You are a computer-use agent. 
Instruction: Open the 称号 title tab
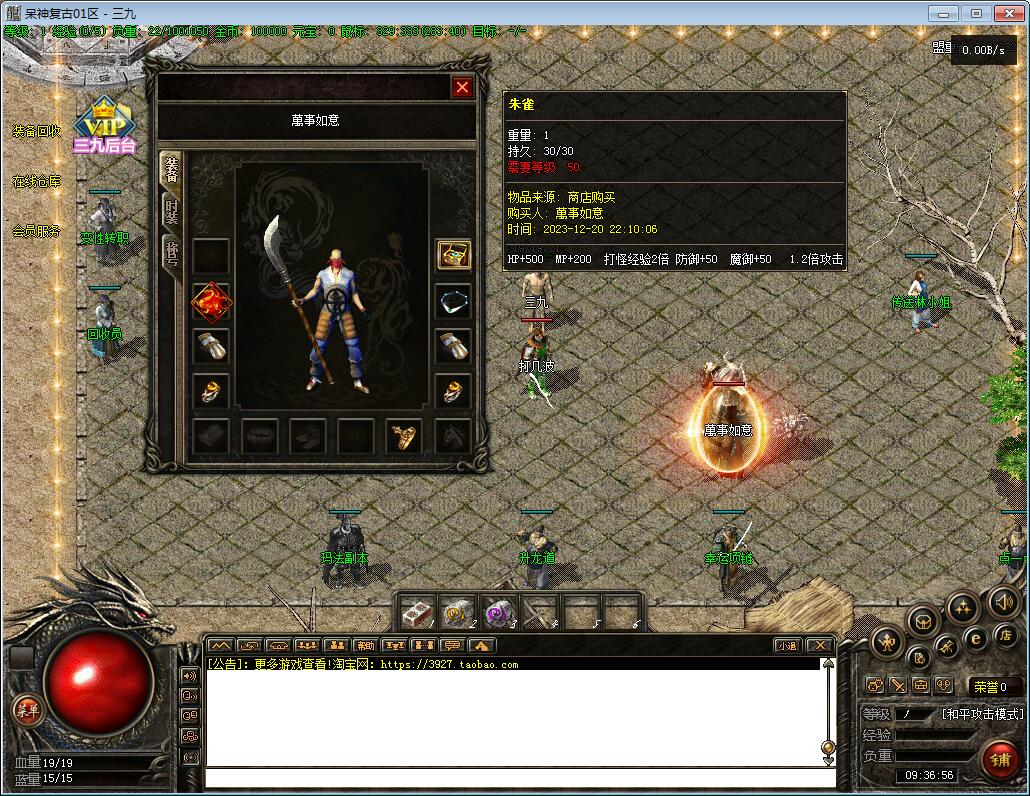pyautogui.click(x=172, y=257)
